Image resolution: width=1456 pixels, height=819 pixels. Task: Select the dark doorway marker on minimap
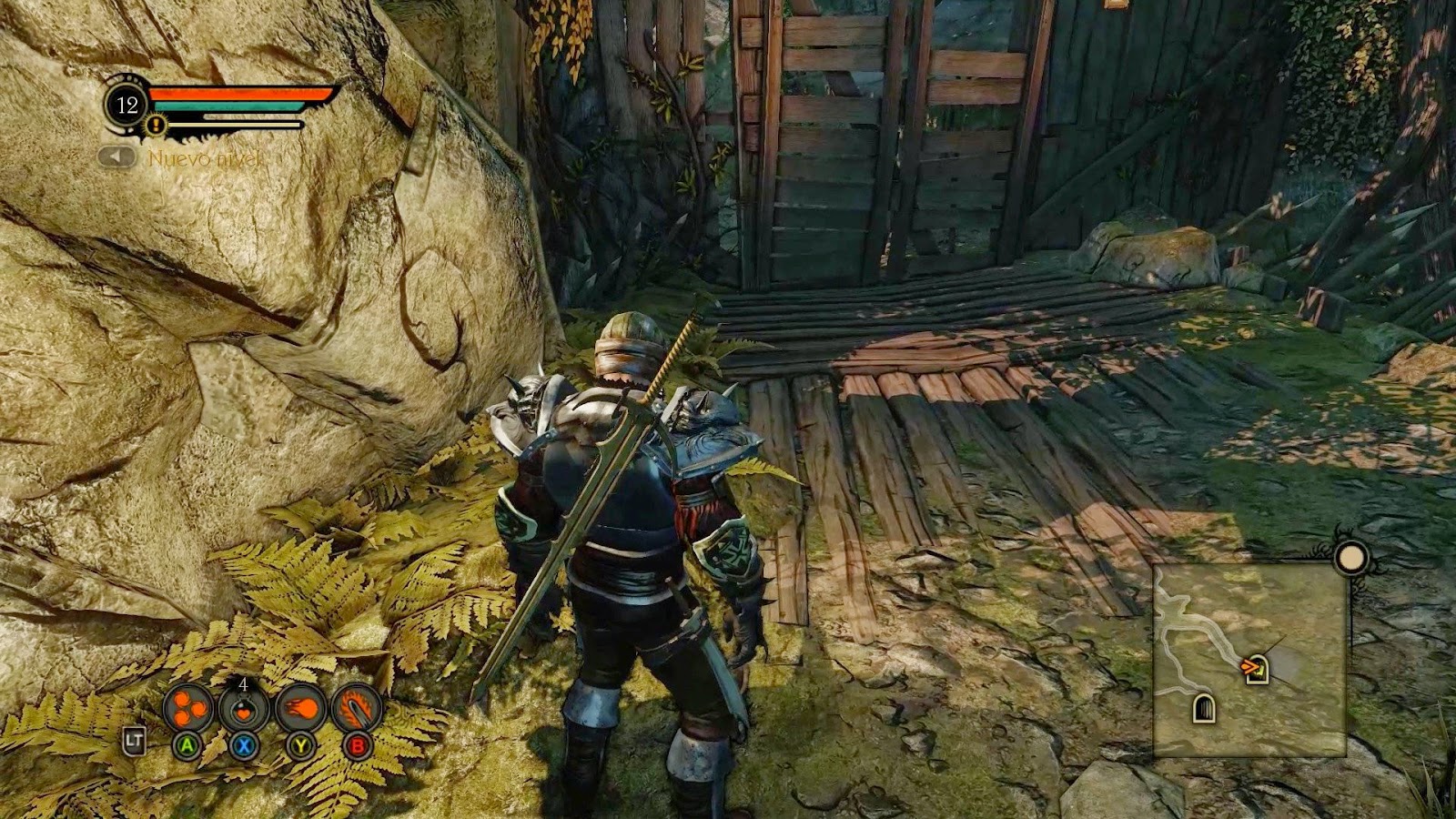1204,707
